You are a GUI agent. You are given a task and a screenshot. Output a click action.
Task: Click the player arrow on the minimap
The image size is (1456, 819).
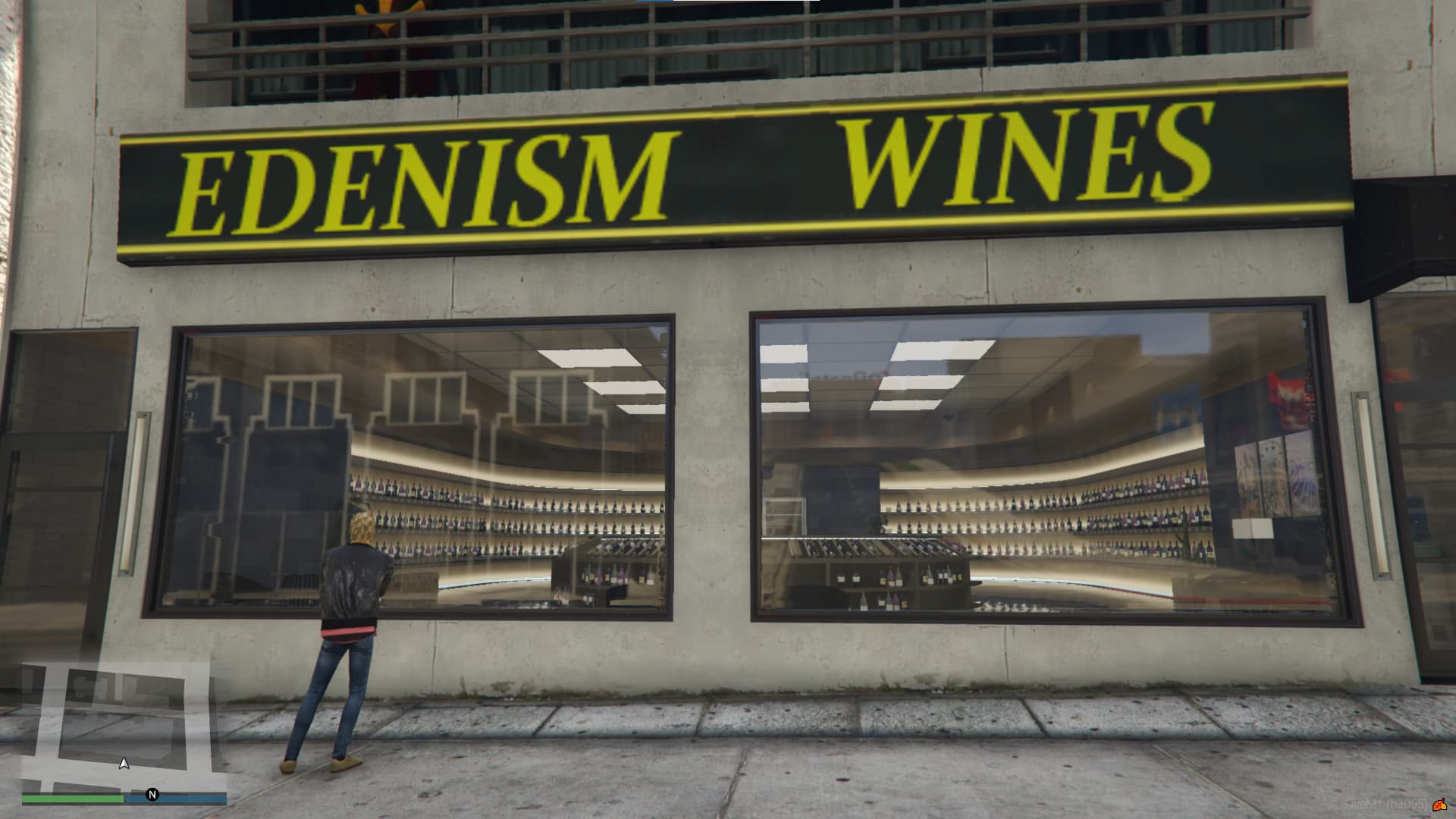tap(124, 764)
